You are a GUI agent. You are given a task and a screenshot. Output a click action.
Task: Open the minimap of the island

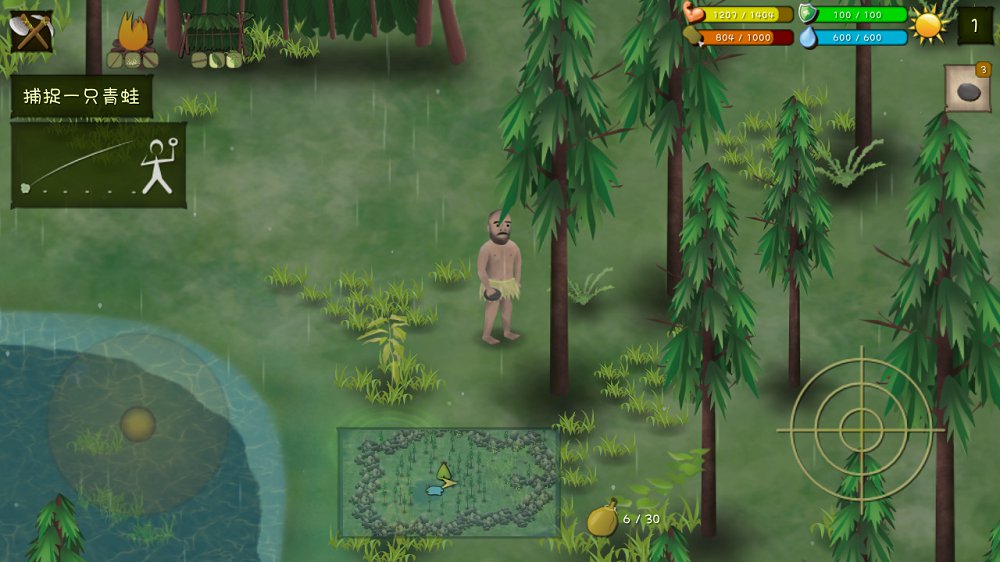[x=448, y=483]
